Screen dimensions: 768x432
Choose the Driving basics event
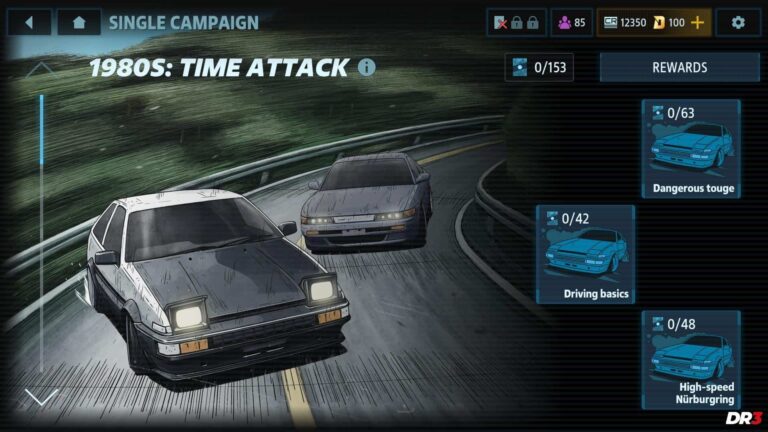click(x=585, y=254)
